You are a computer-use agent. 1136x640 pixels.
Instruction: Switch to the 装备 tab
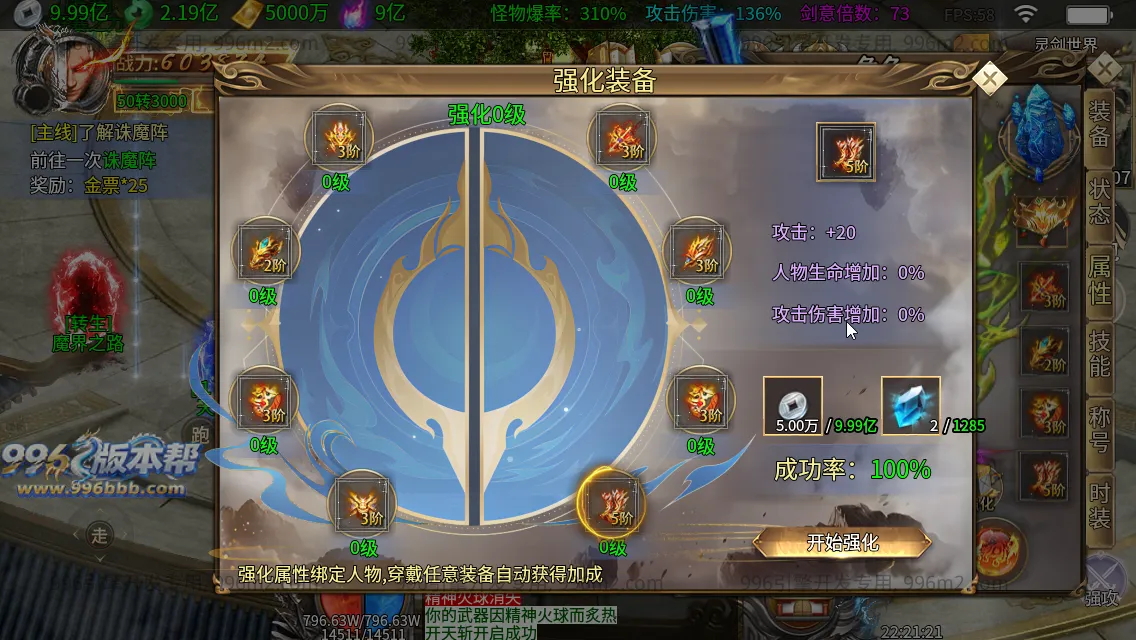(x=1100, y=124)
